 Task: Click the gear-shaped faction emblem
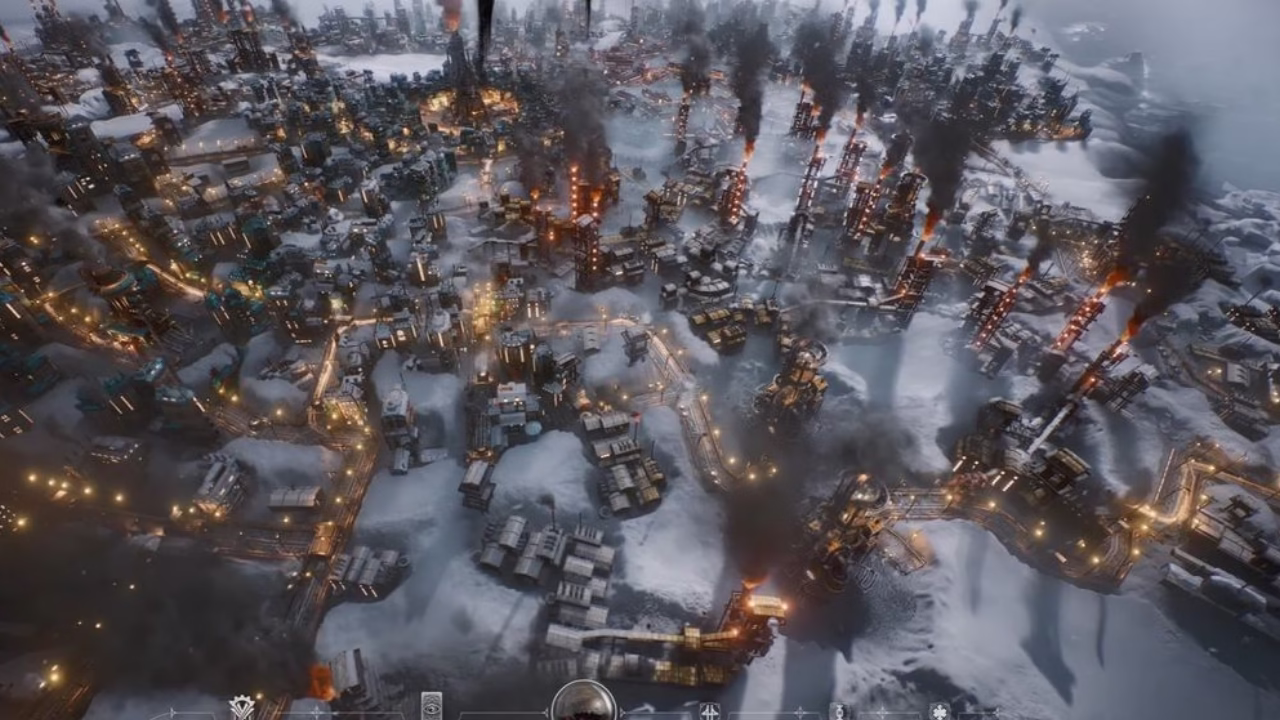pos(241,707)
